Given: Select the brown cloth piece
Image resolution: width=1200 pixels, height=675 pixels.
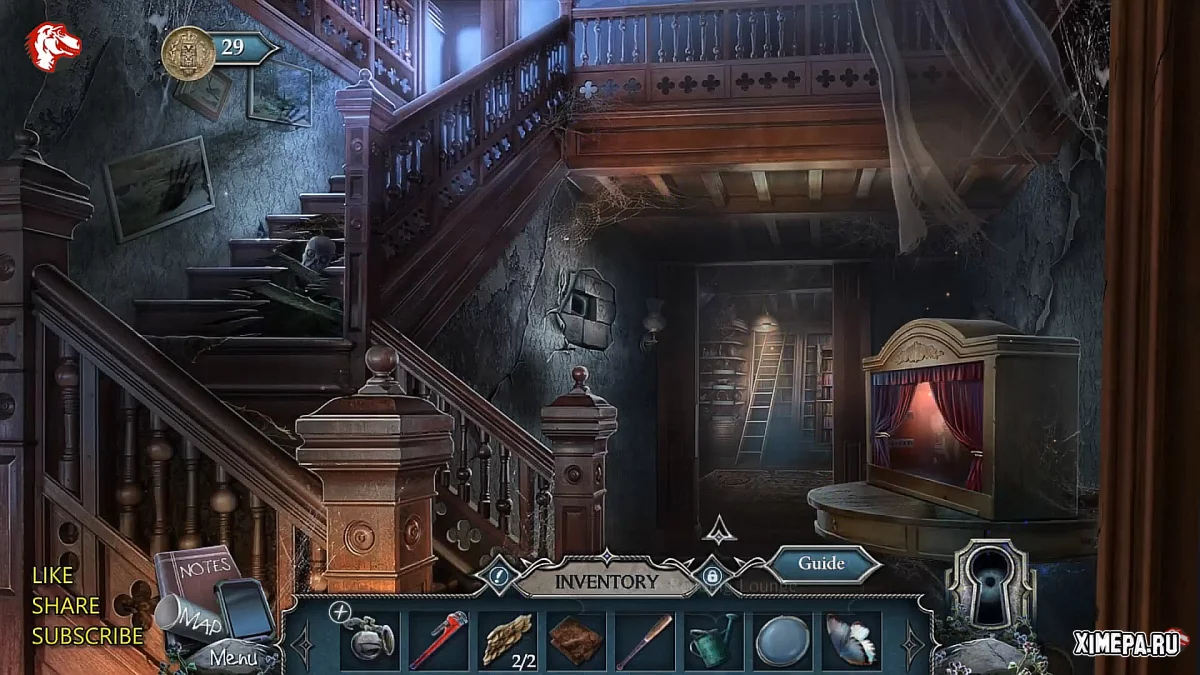Looking at the screenshot, I should (x=576, y=639).
